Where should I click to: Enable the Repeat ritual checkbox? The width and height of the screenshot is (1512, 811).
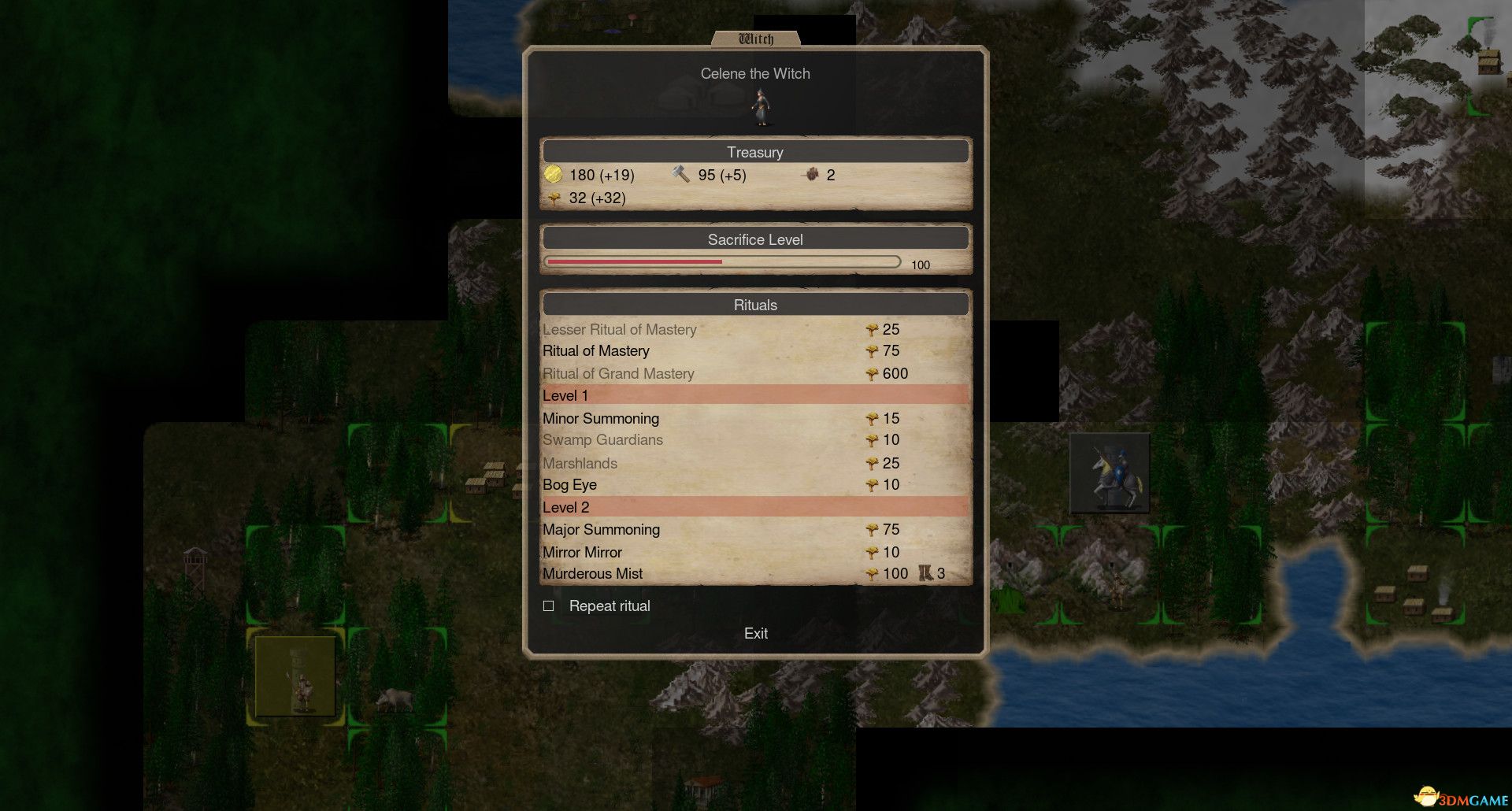point(549,605)
